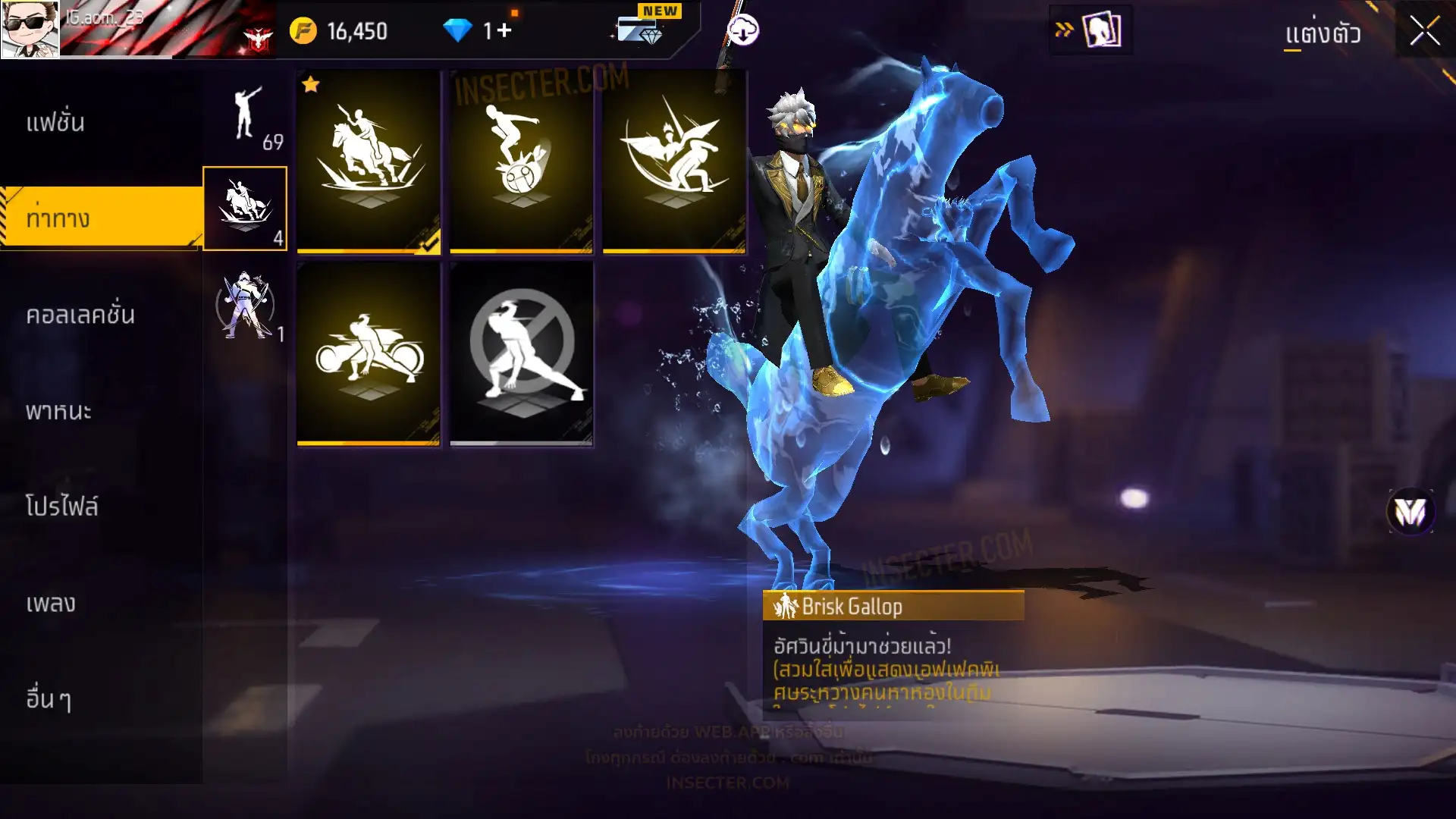The width and height of the screenshot is (1456, 819).
Task: Select the Brisk Gallop horse emote tile
Action: pos(369,161)
